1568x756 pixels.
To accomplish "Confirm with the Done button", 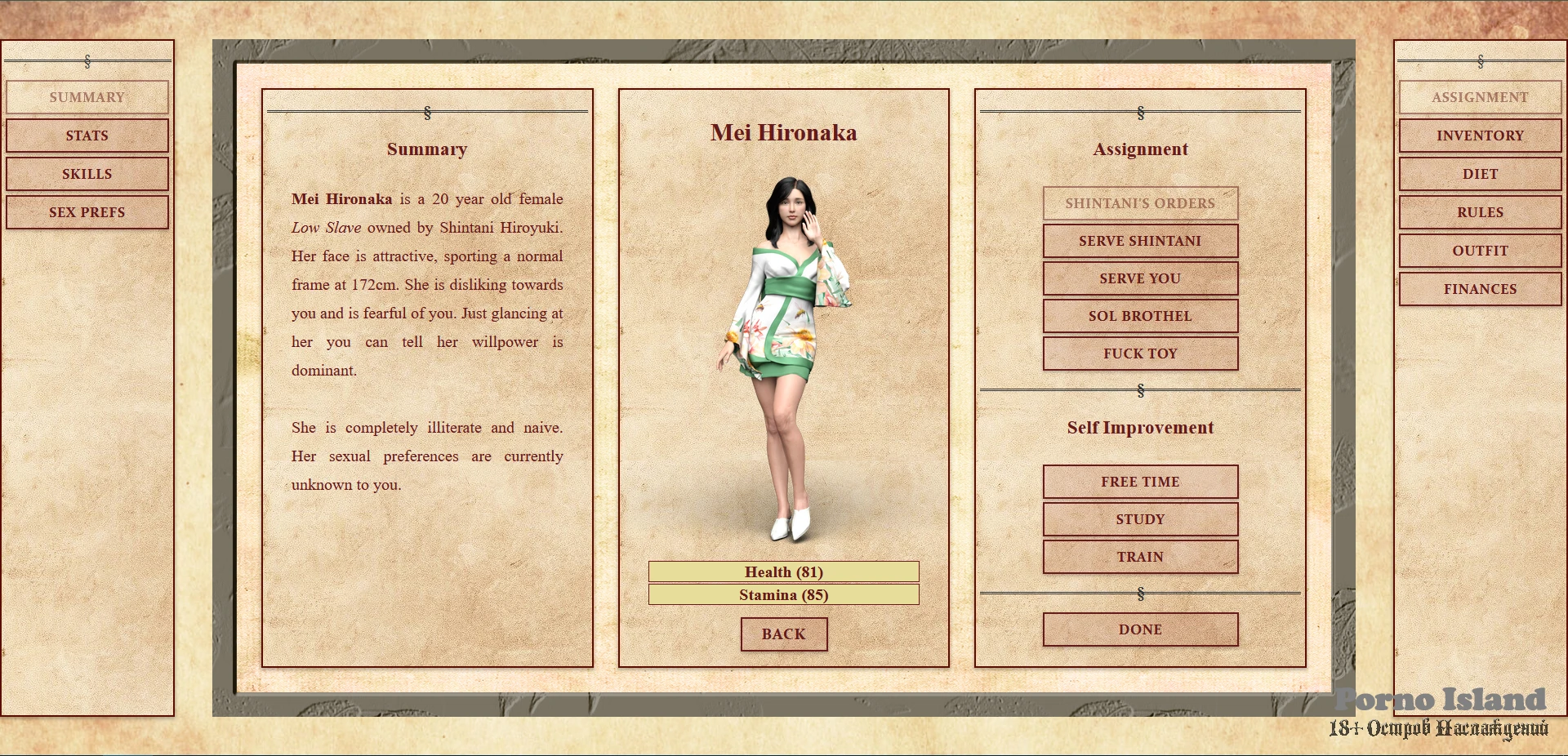I will (1140, 629).
